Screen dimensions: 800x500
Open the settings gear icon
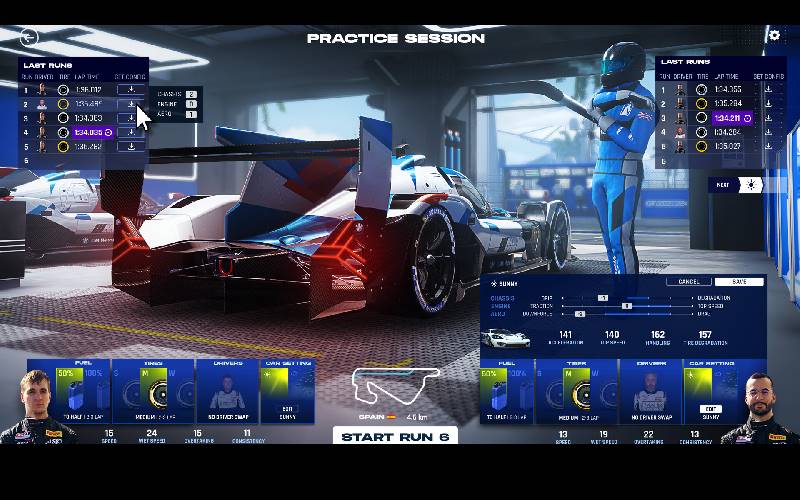coord(773,35)
